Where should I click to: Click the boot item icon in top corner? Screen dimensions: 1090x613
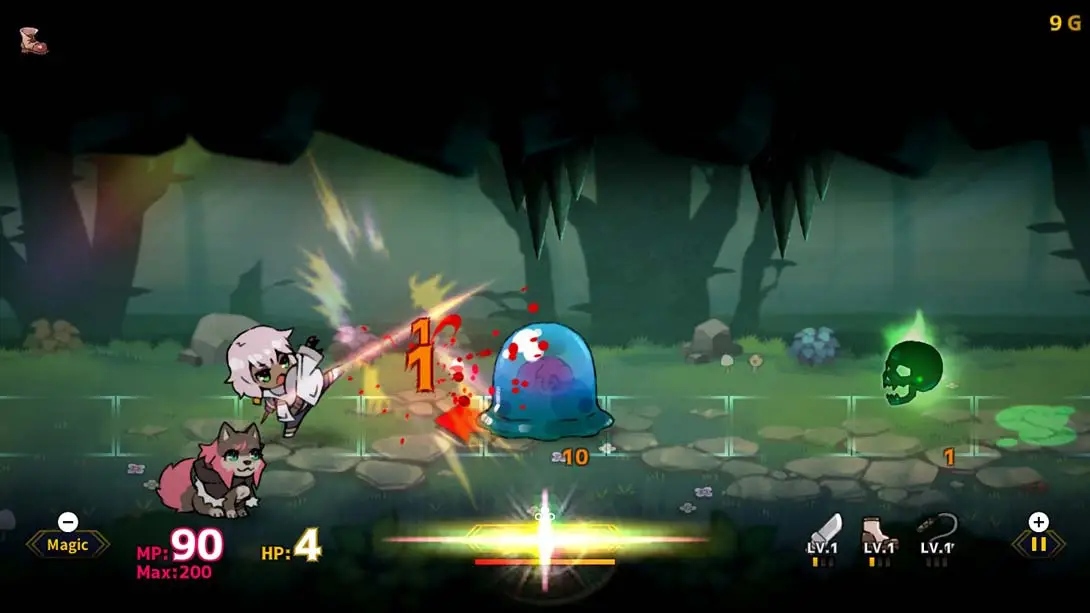(x=33, y=40)
